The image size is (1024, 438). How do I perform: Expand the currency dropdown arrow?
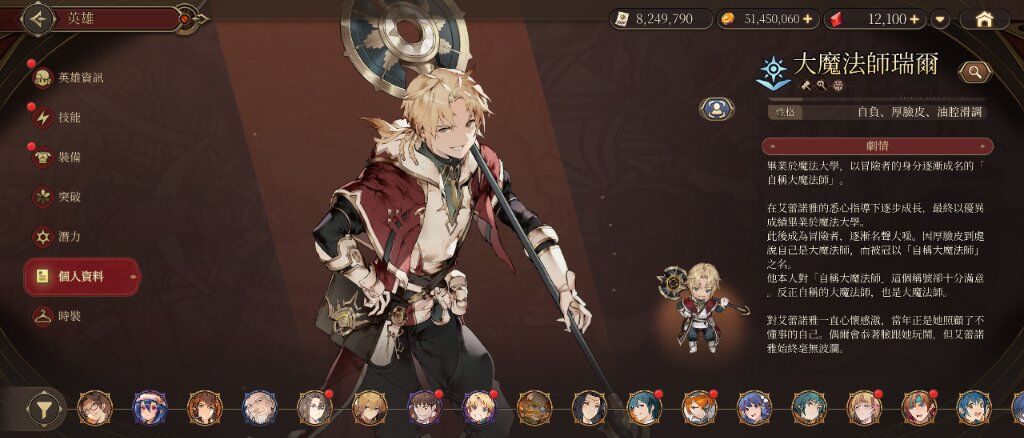[939, 19]
